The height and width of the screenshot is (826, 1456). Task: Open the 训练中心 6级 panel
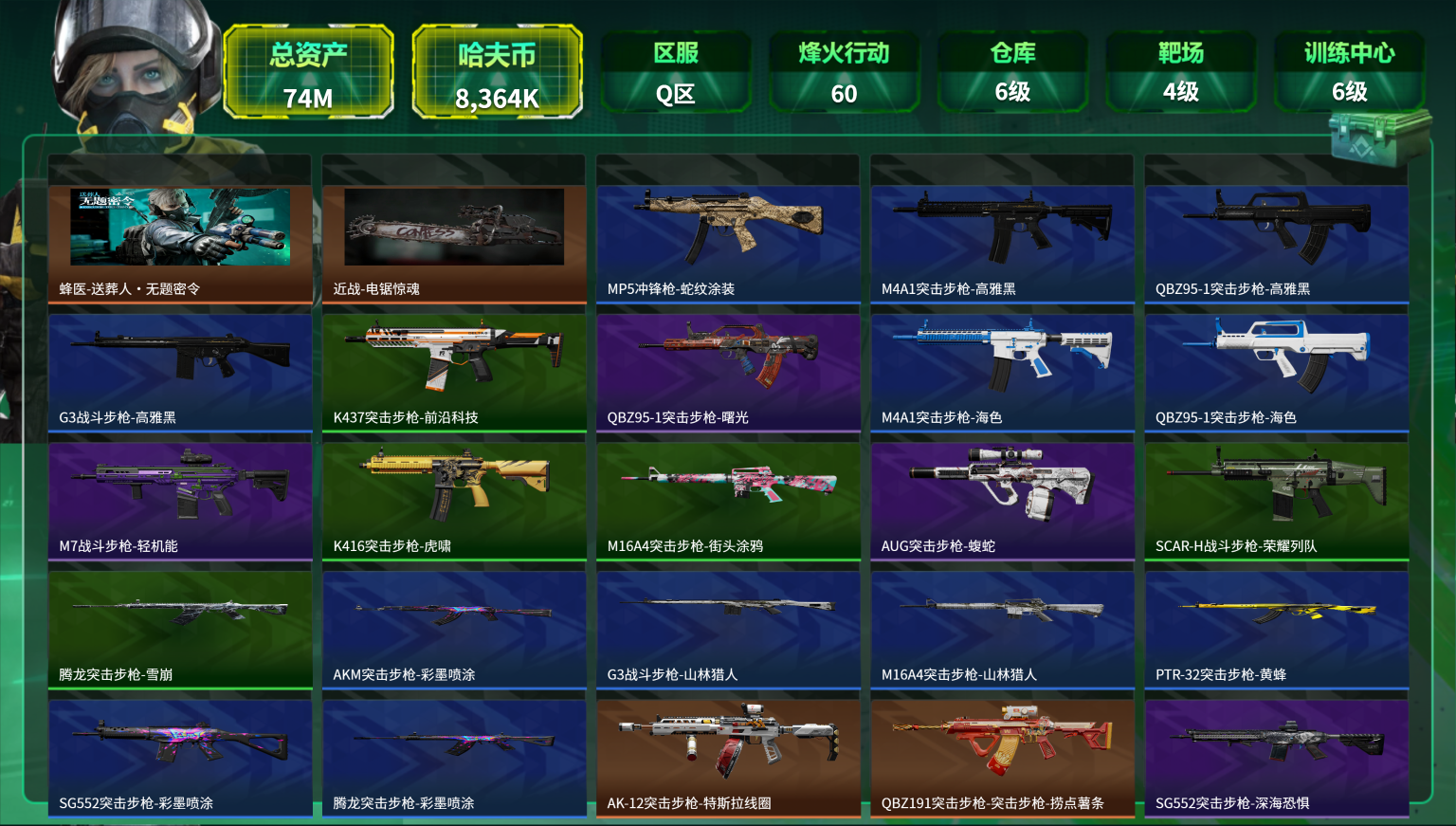[x=1348, y=71]
